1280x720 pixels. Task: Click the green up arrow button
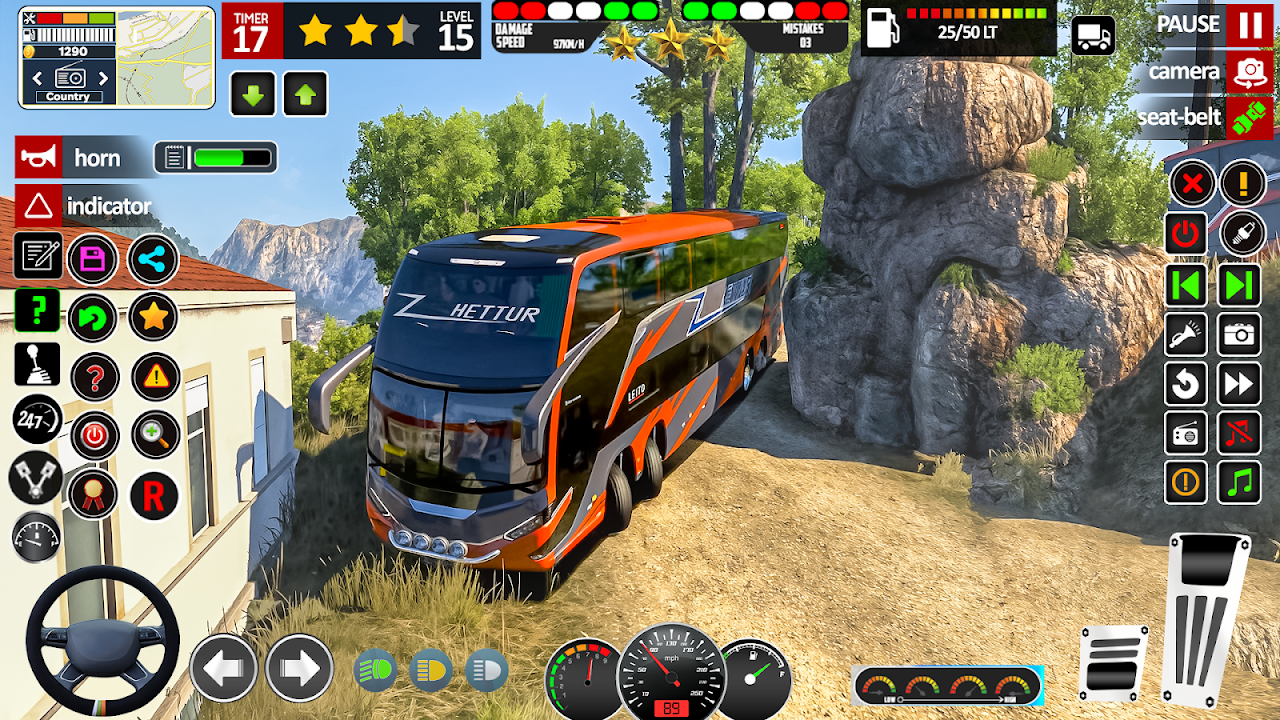click(x=306, y=95)
